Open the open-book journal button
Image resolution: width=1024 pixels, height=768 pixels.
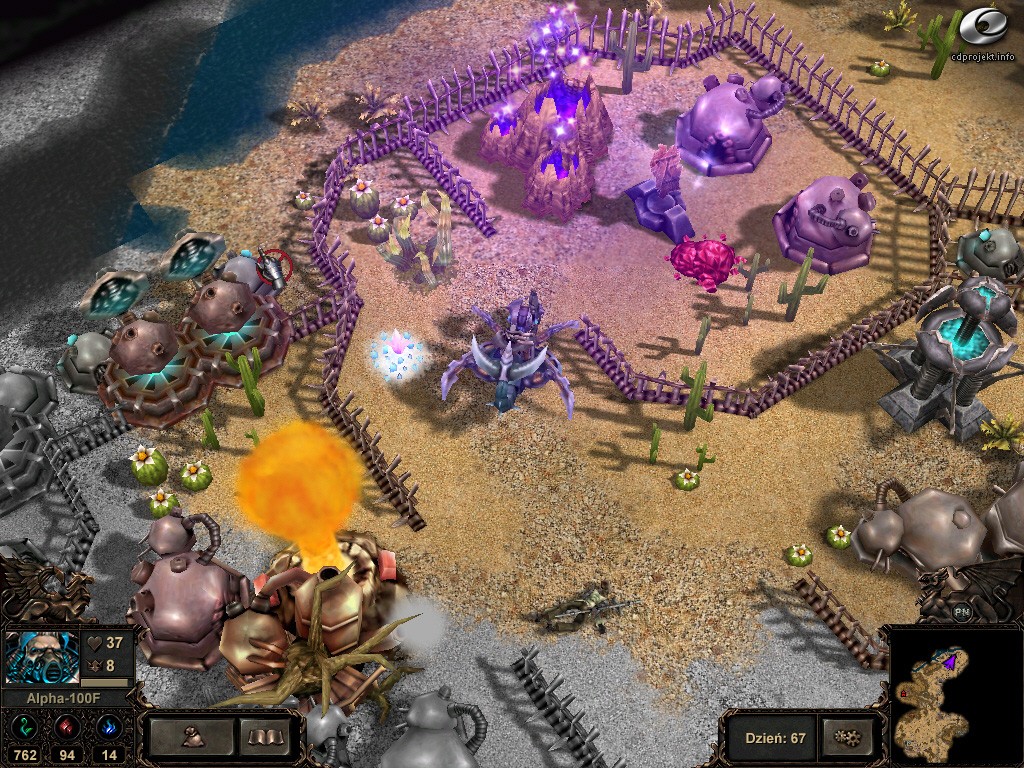pyautogui.click(x=266, y=738)
